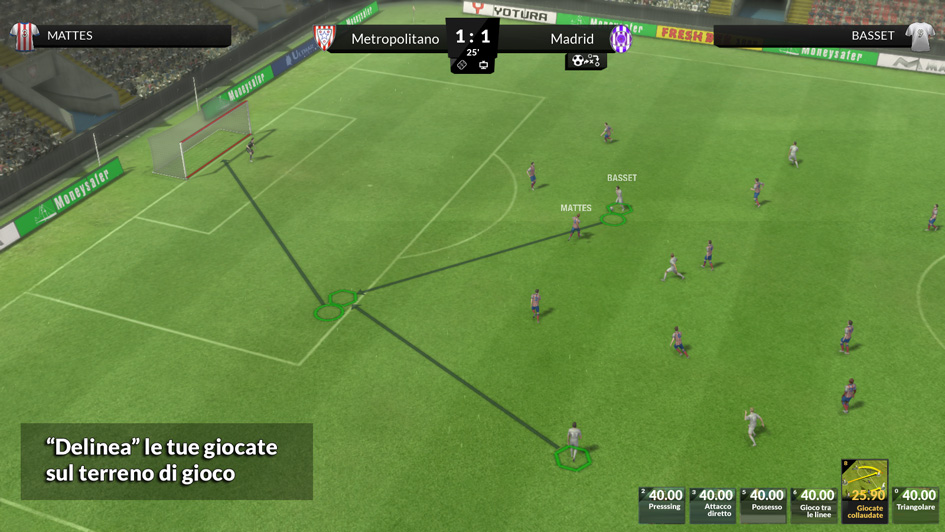Image resolution: width=945 pixels, height=532 pixels.
Task: Choose the Attacco diretto tactic card
Action: tap(714, 503)
